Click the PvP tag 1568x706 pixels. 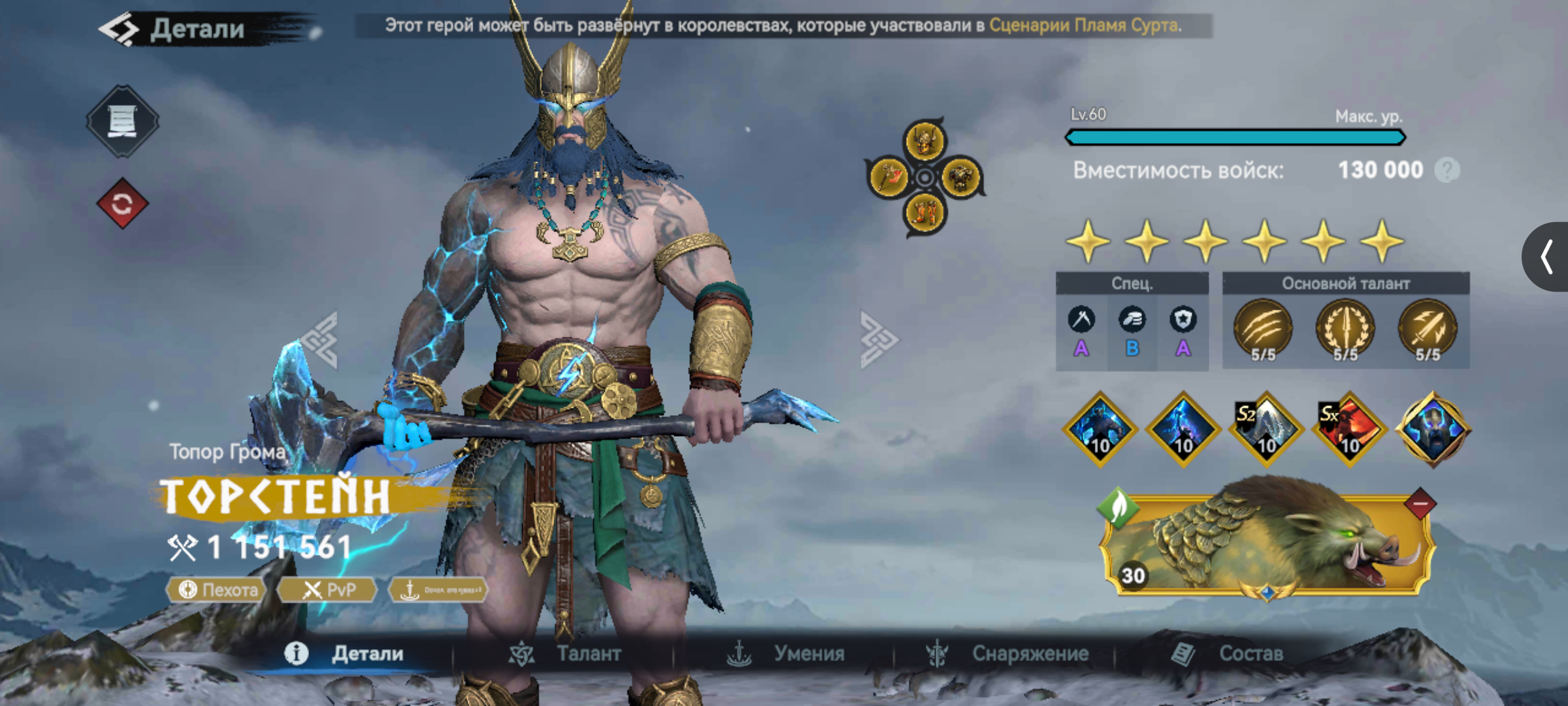click(329, 590)
